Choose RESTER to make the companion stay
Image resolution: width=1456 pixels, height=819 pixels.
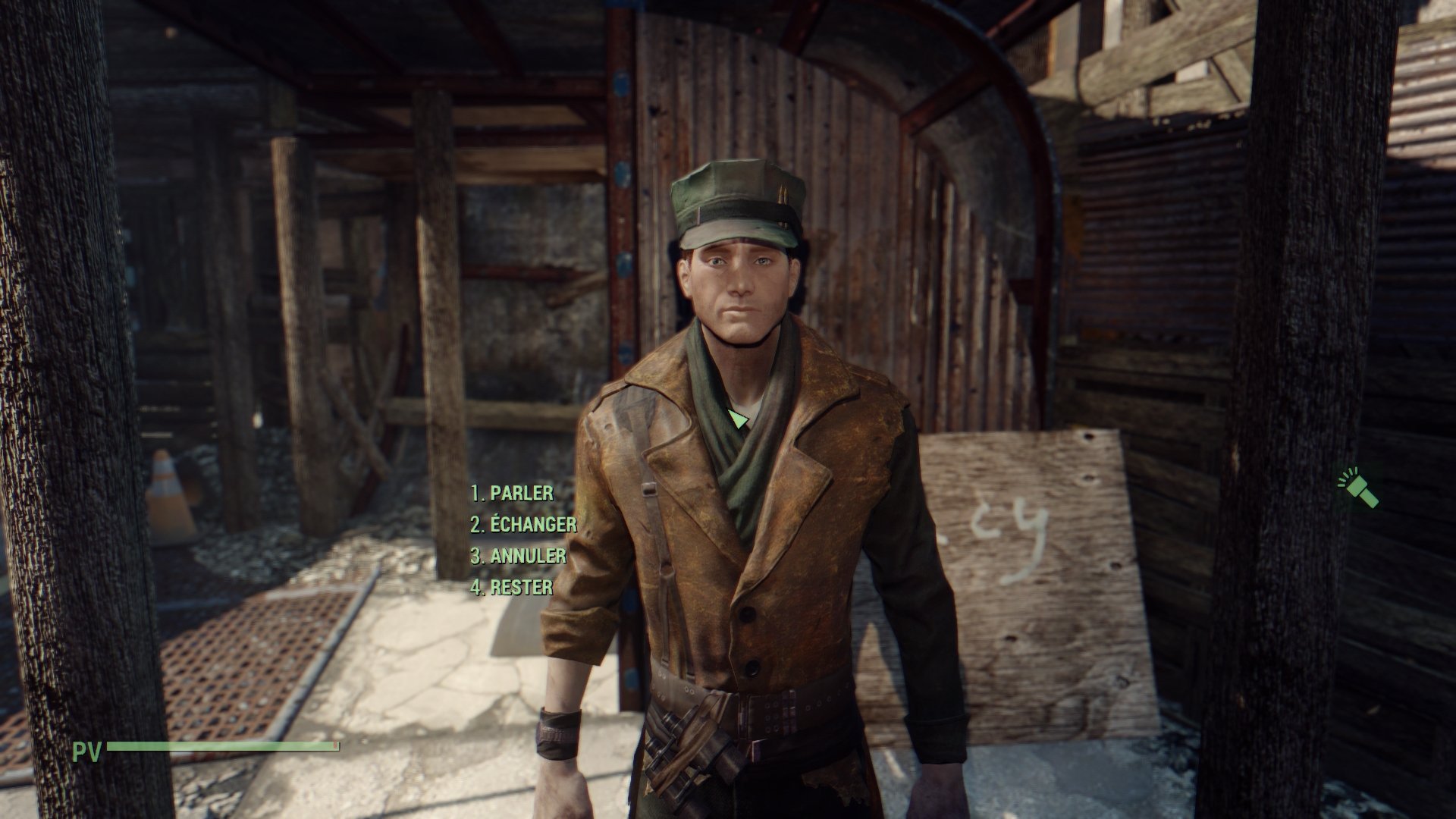tap(519, 587)
